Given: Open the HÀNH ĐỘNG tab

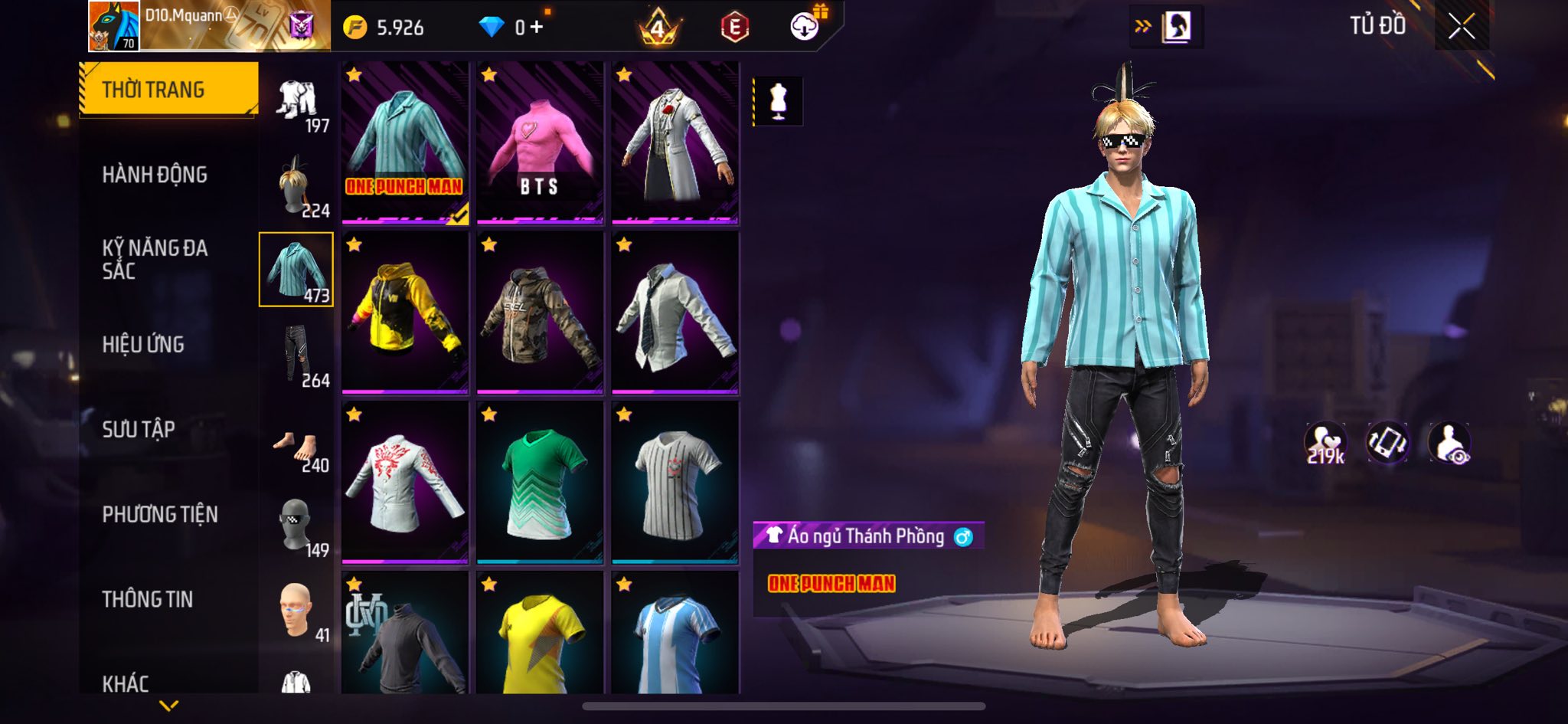Looking at the screenshot, I should click(x=155, y=175).
